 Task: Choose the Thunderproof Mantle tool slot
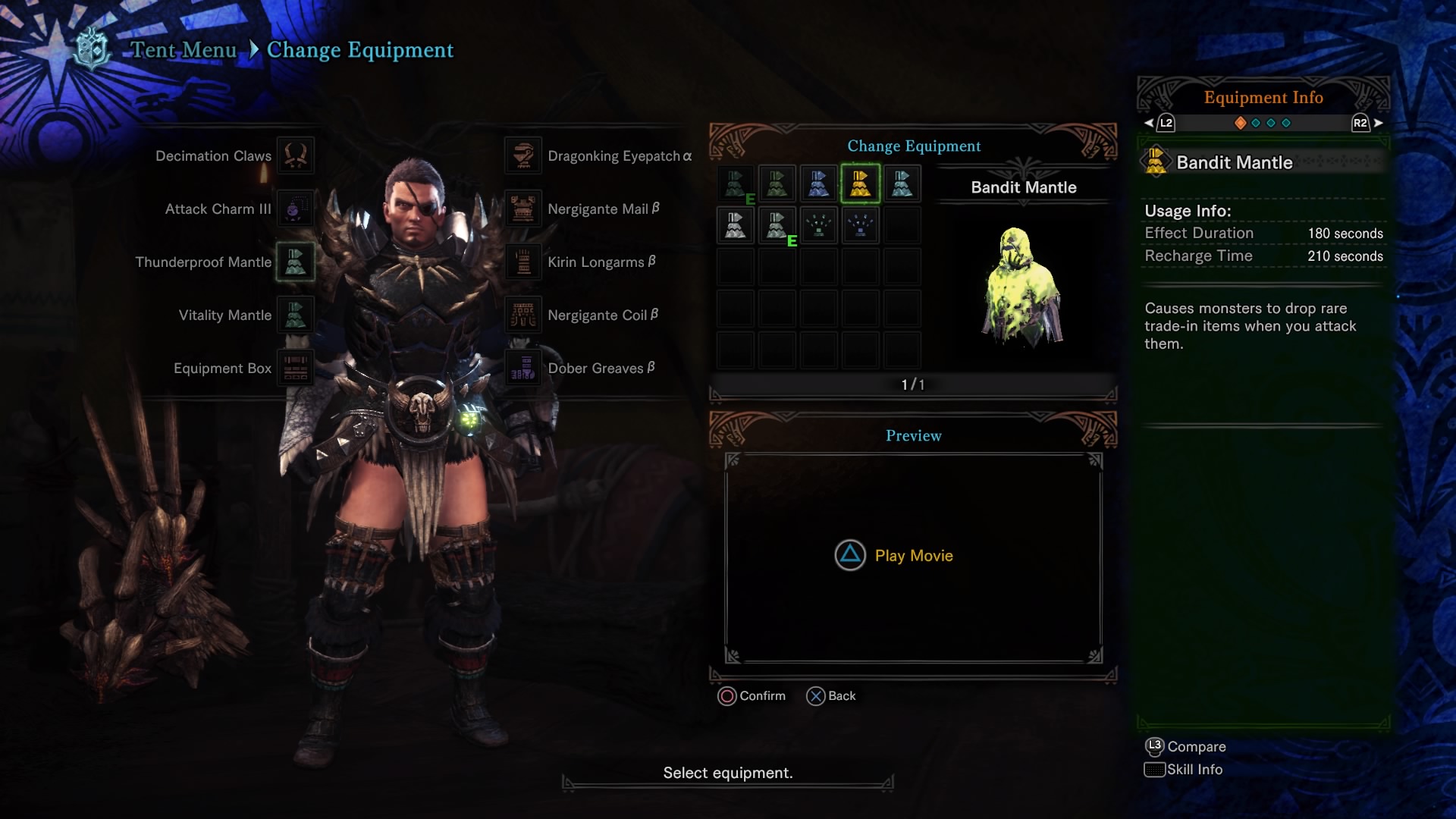(295, 262)
